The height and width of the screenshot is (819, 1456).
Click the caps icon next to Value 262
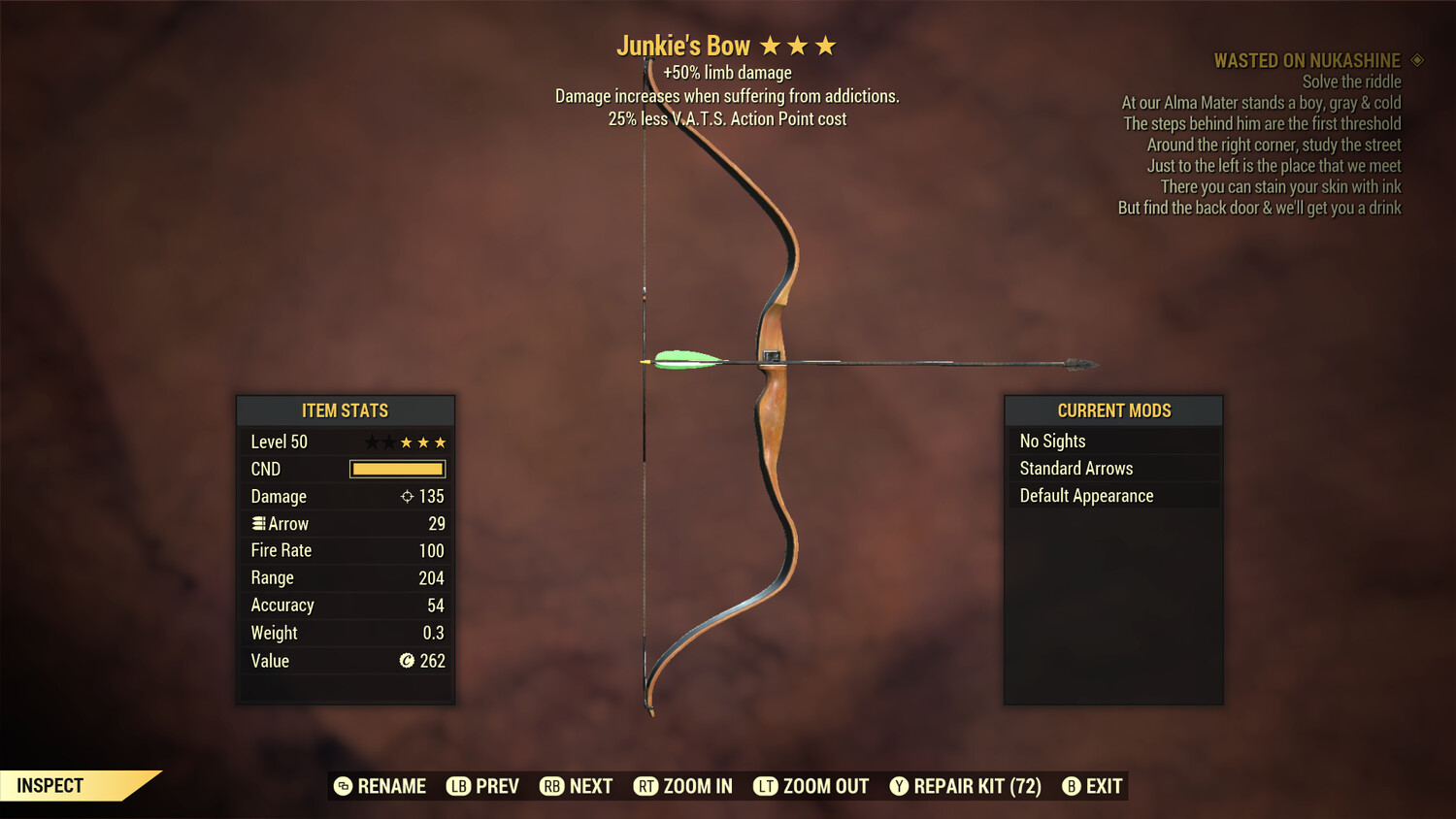tap(408, 661)
